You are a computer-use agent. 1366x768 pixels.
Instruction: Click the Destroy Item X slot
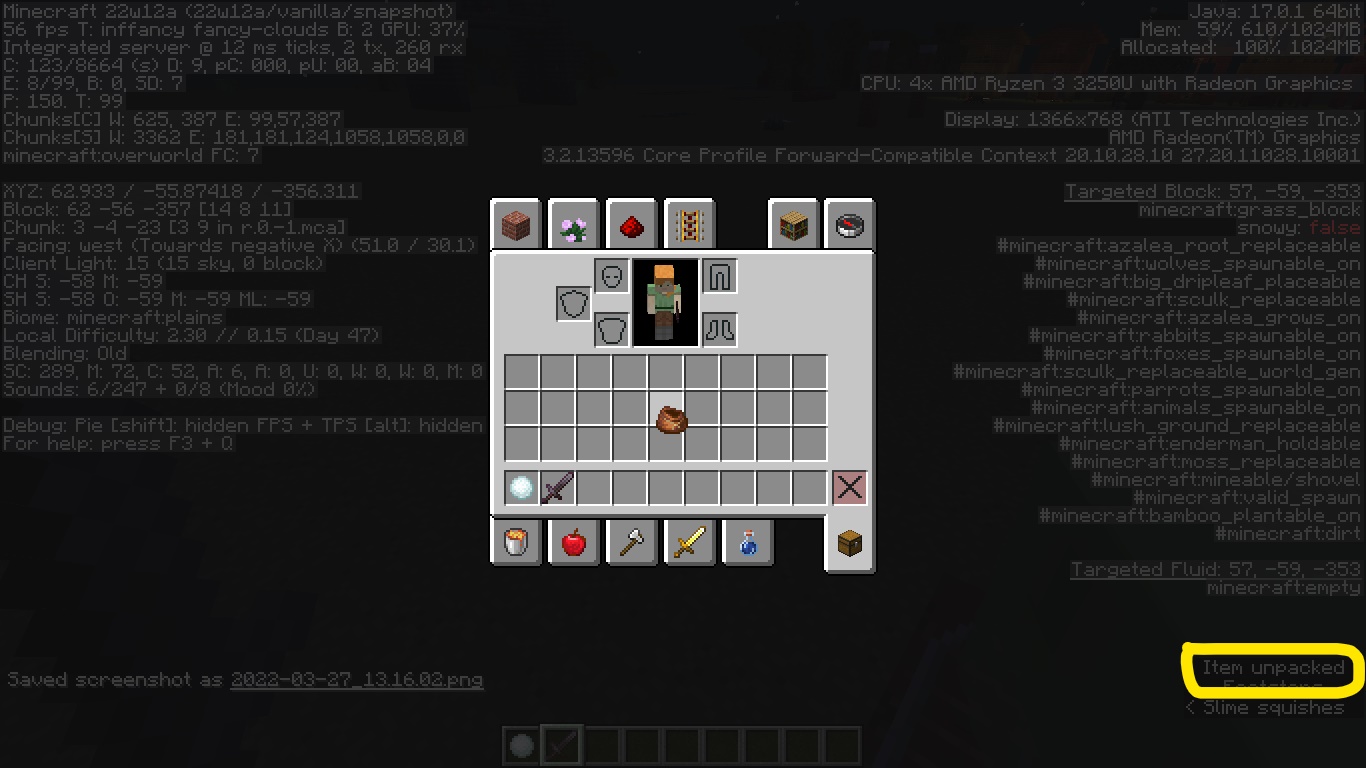pyautogui.click(x=849, y=488)
